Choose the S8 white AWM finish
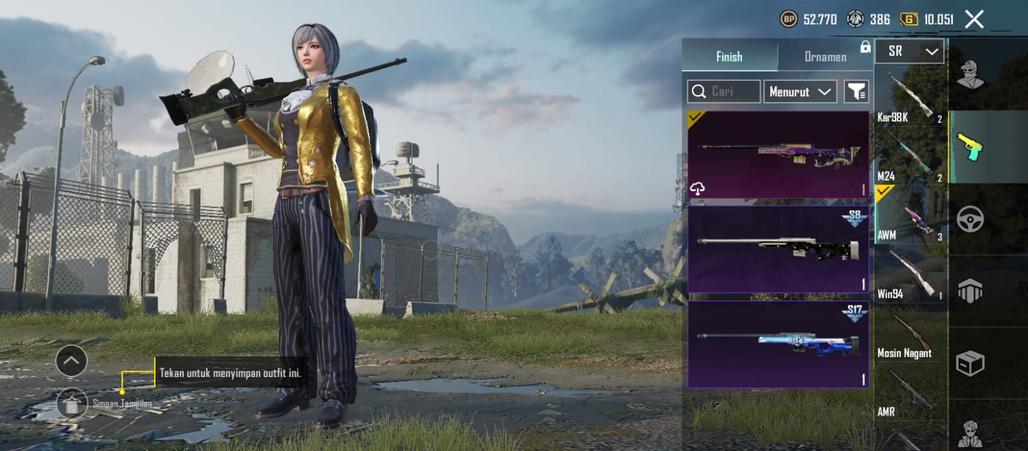 778,248
